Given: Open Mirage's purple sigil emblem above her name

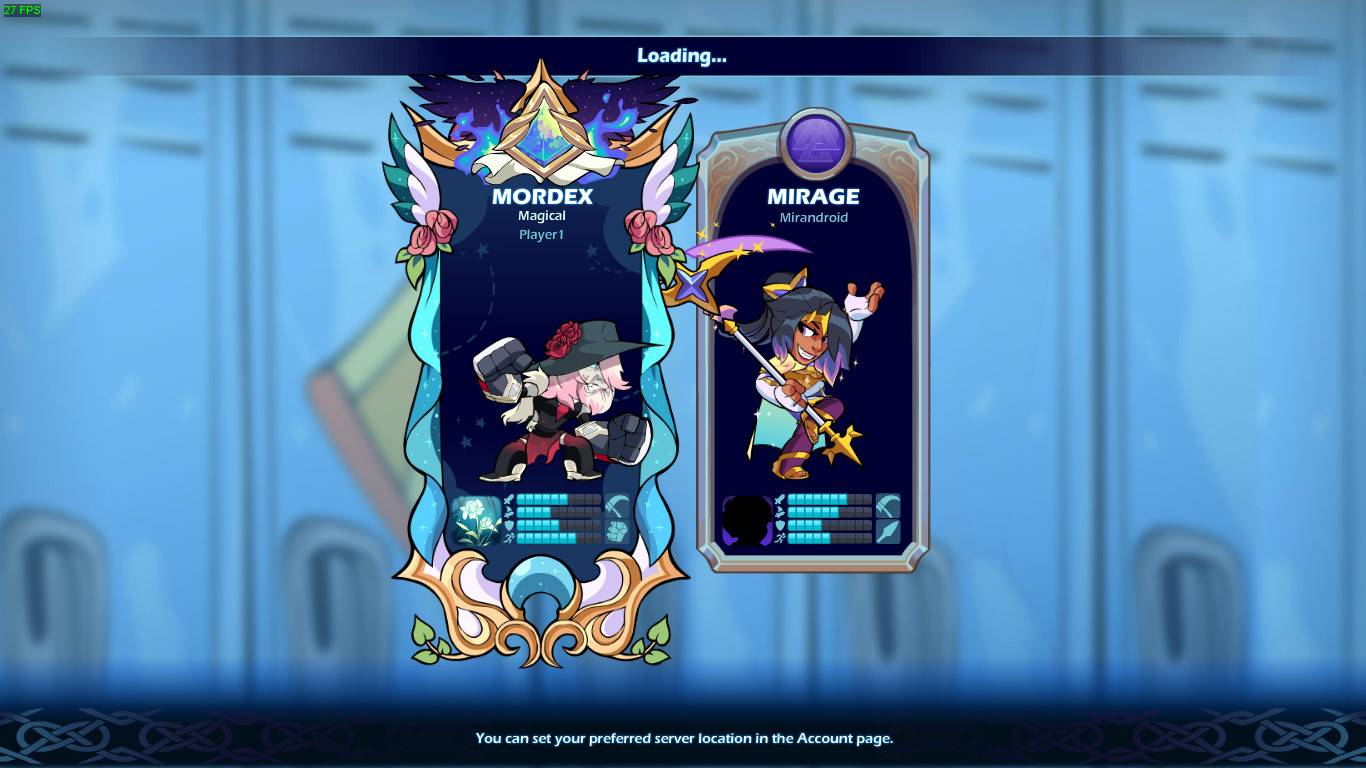Looking at the screenshot, I should pyautogui.click(x=813, y=139).
